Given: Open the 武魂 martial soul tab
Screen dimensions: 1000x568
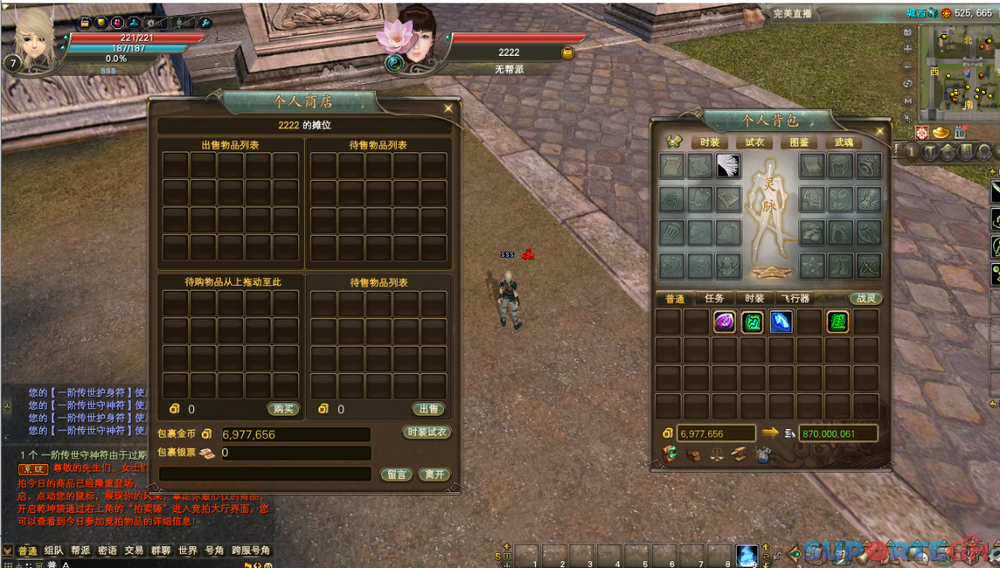Looking at the screenshot, I should tap(846, 142).
